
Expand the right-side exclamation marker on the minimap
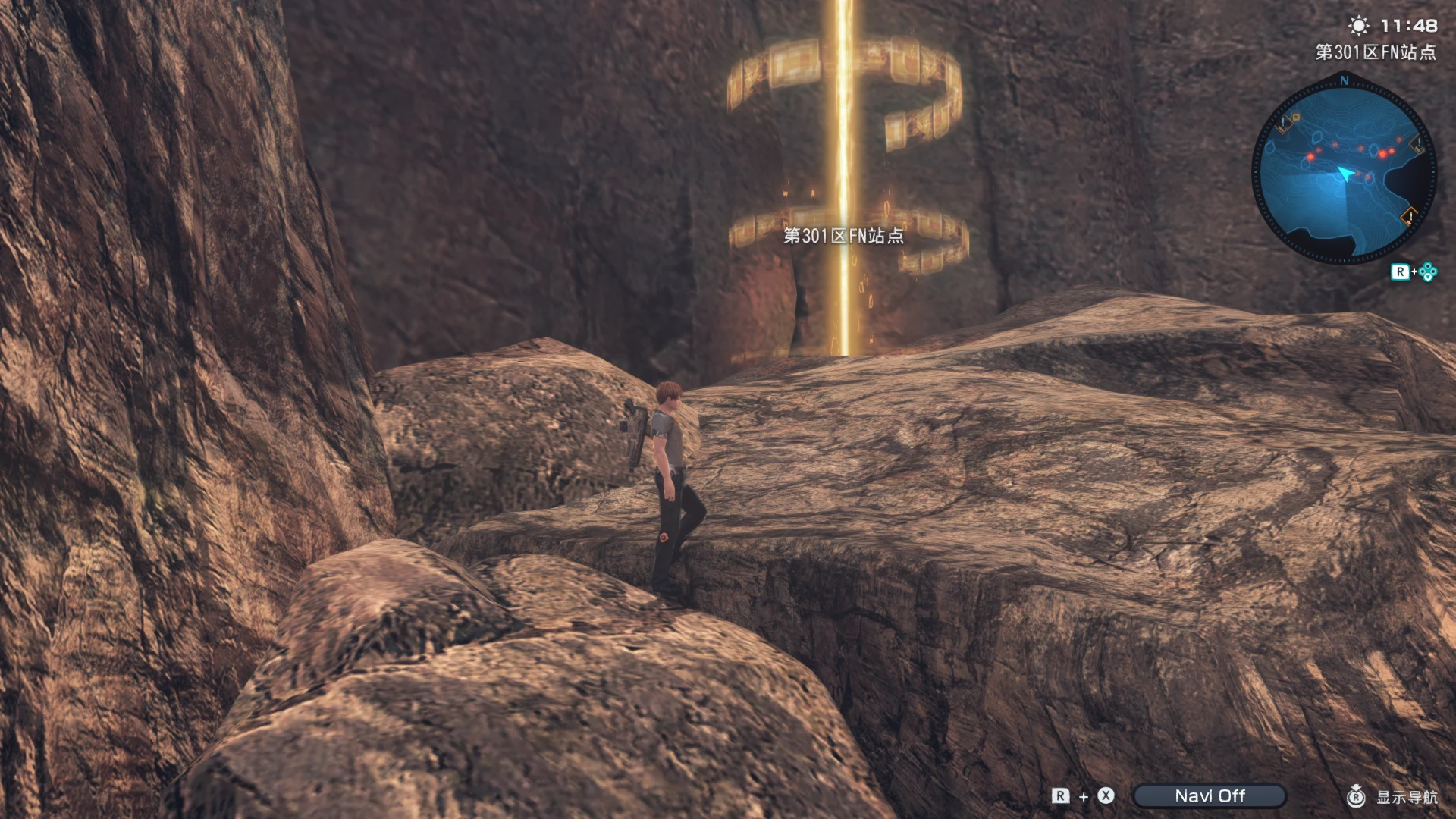tap(1417, 145)
